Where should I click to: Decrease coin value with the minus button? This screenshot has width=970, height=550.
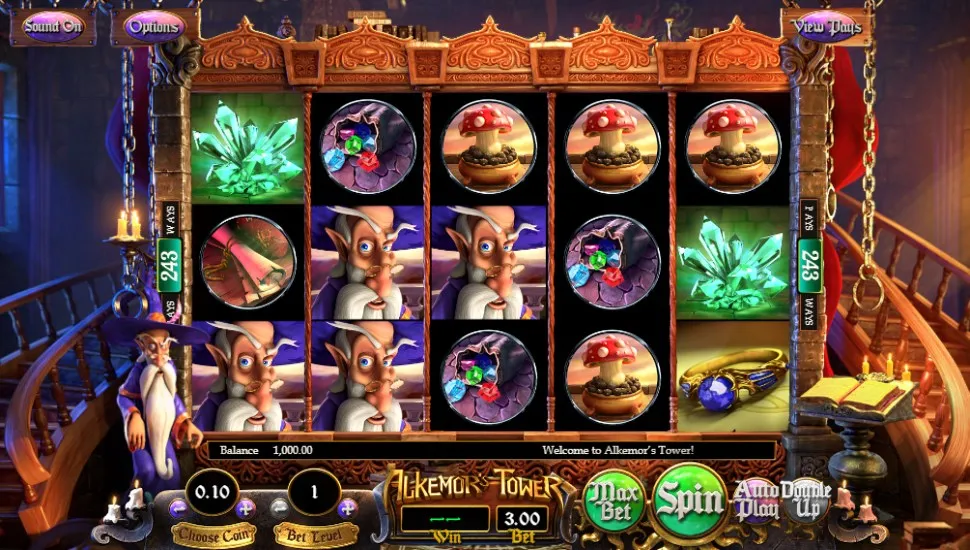coord(179,508)
